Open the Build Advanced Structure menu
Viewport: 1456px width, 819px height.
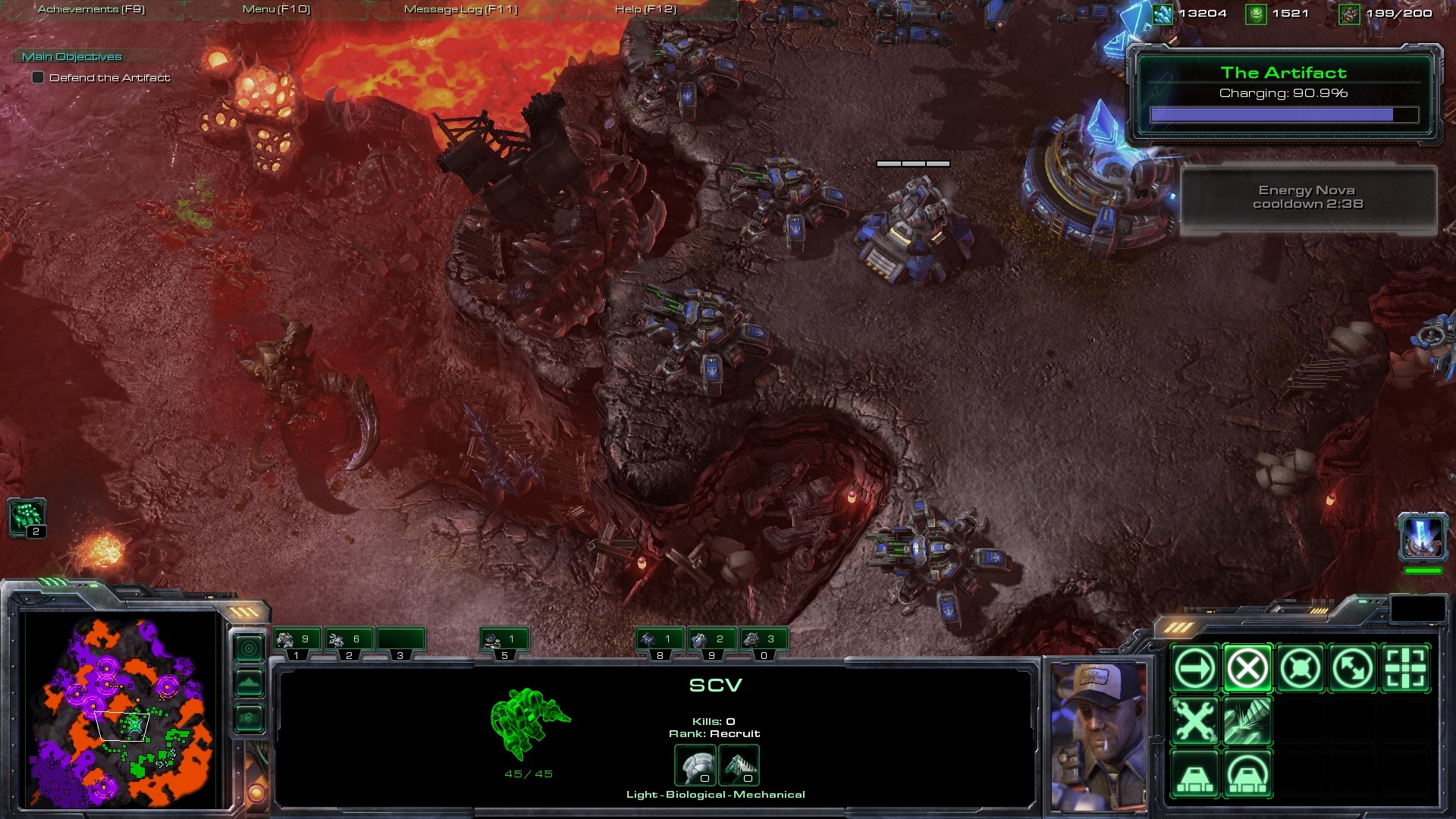pyautogui.click(x=1247, y=774)
